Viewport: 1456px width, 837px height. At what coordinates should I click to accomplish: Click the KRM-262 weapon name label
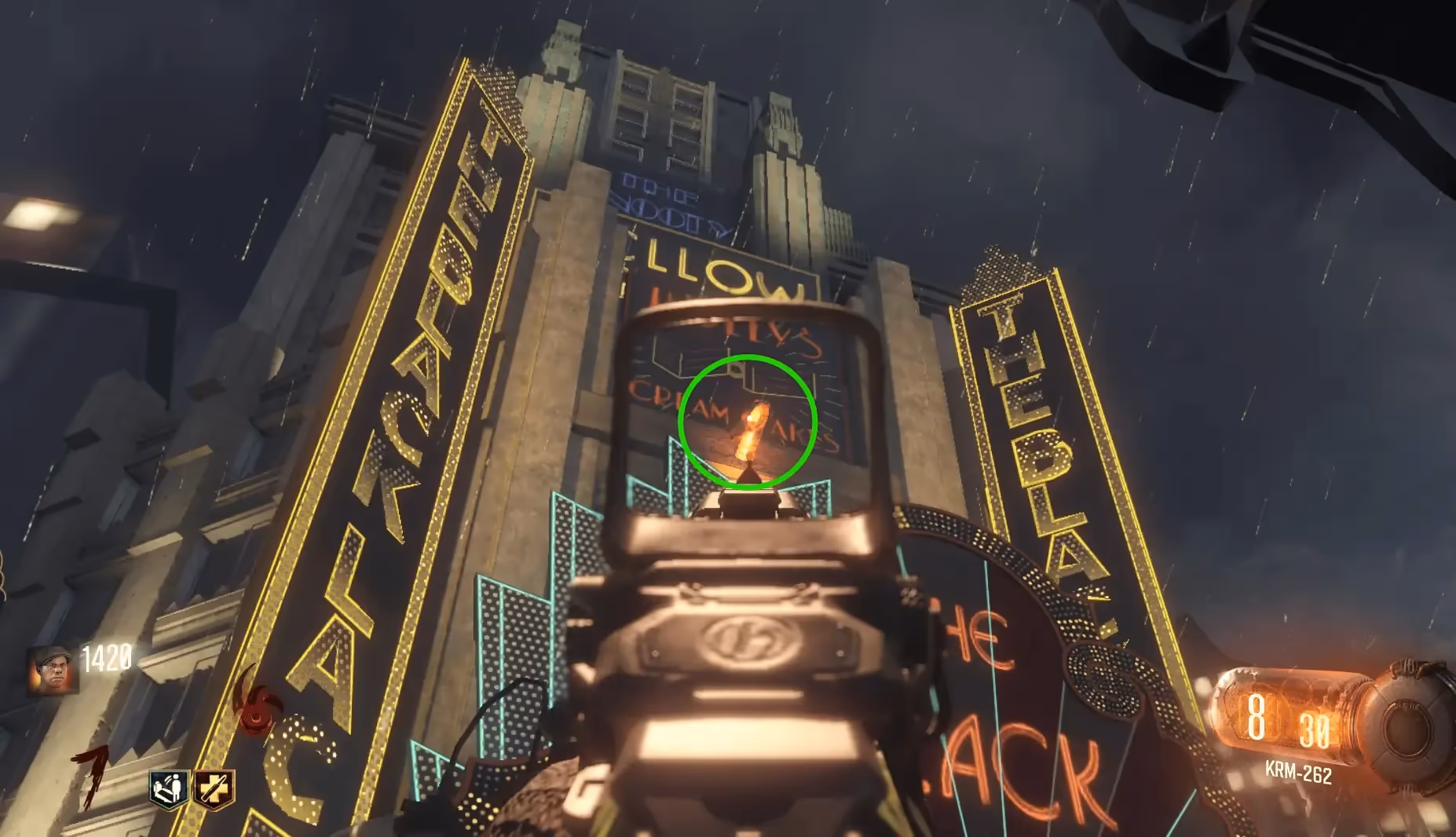coord(1298,773)
